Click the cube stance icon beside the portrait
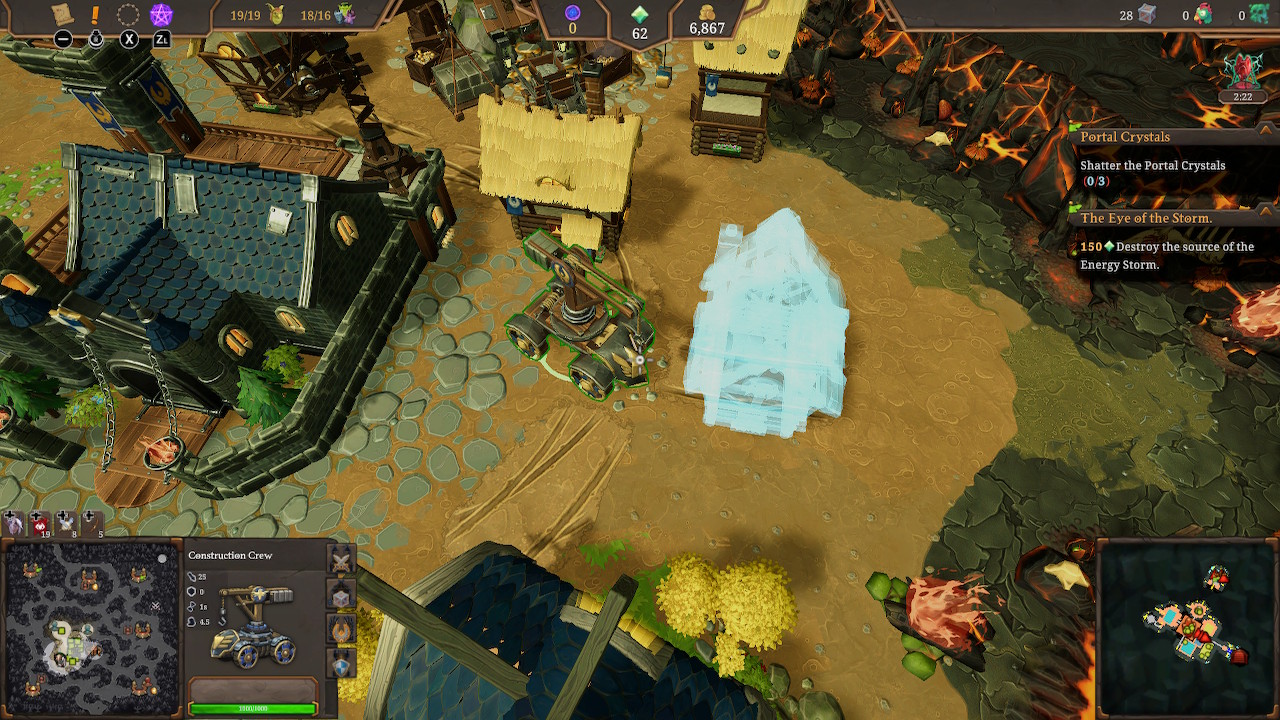Image resolution: width=1280 pixels, height=720 pixels. 341,598
